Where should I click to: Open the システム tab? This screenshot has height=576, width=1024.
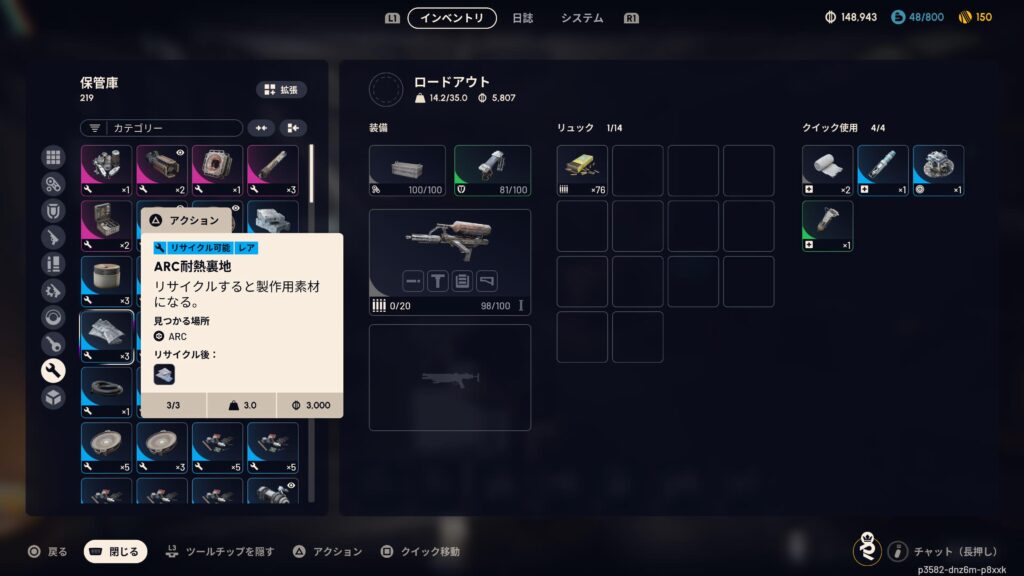[x=581, y=18]
